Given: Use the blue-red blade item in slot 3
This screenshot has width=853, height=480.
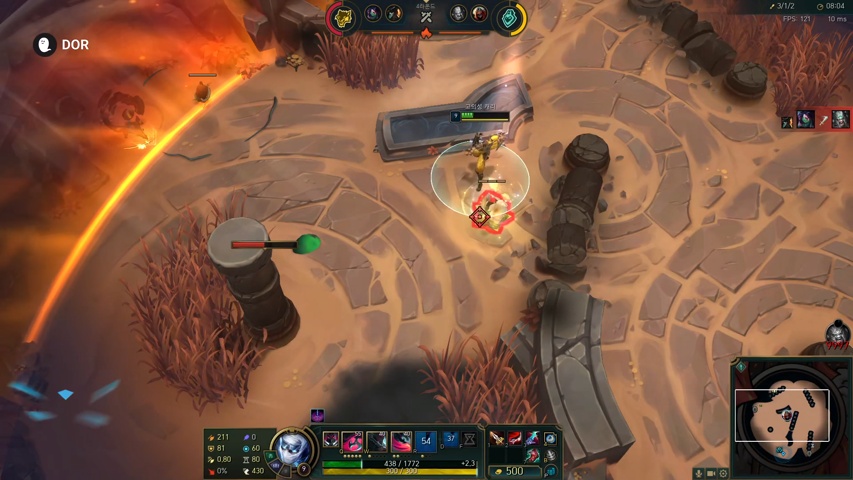Looking at the screenshot, I should pyautogui.click(x=532, y=439).
